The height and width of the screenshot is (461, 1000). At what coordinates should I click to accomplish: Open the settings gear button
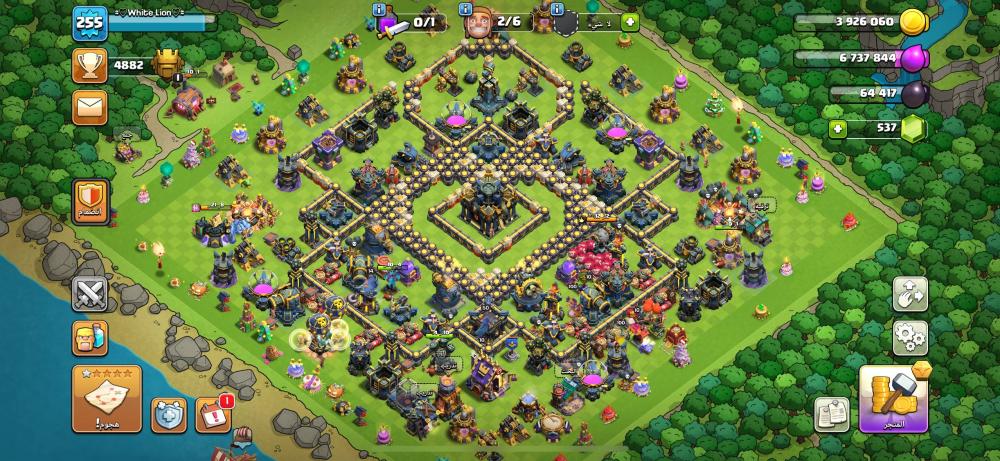pos(910,337)
